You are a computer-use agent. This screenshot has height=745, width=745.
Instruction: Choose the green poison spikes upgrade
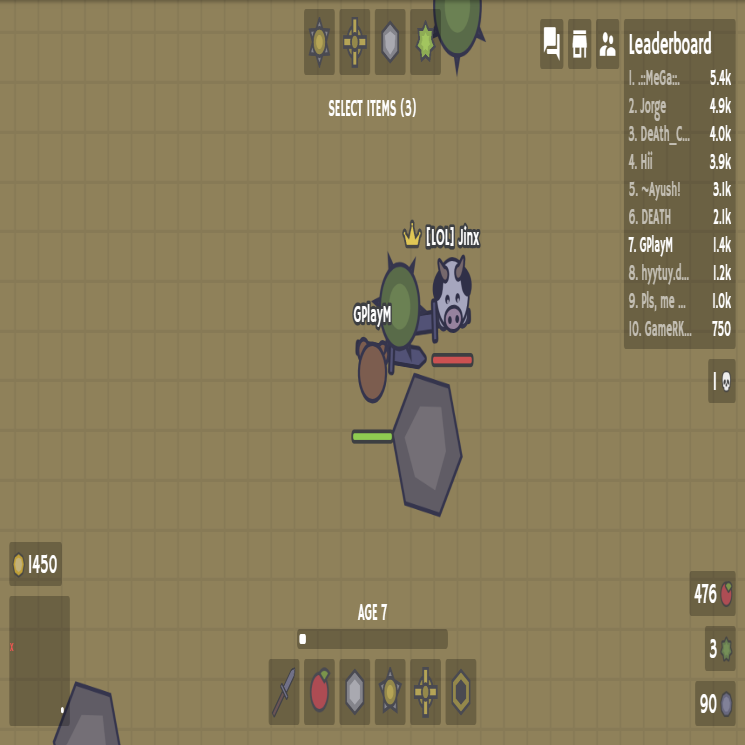point(425,42)
